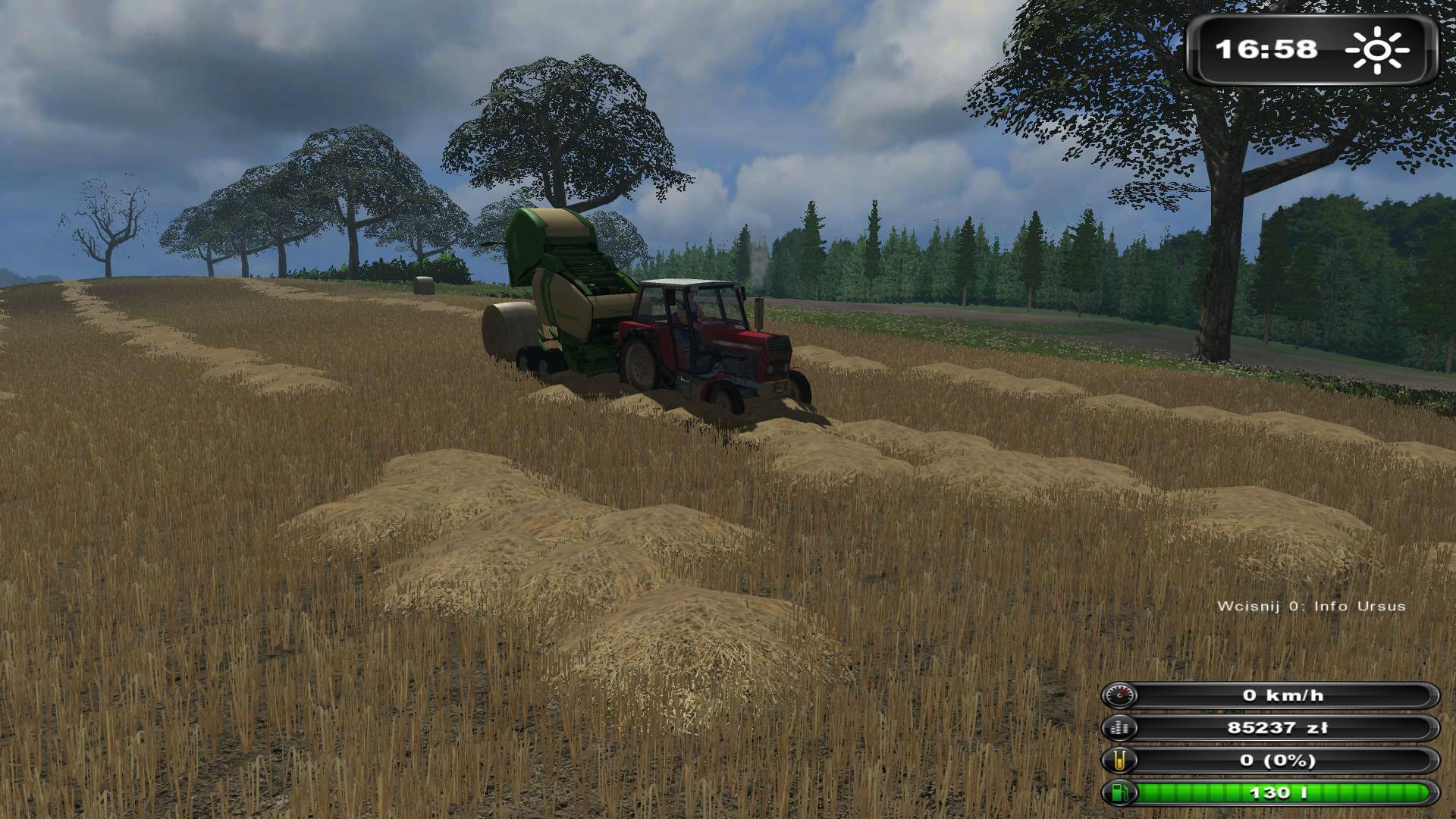
Task: Click the green fuel pump icon
Action: 1120,793
